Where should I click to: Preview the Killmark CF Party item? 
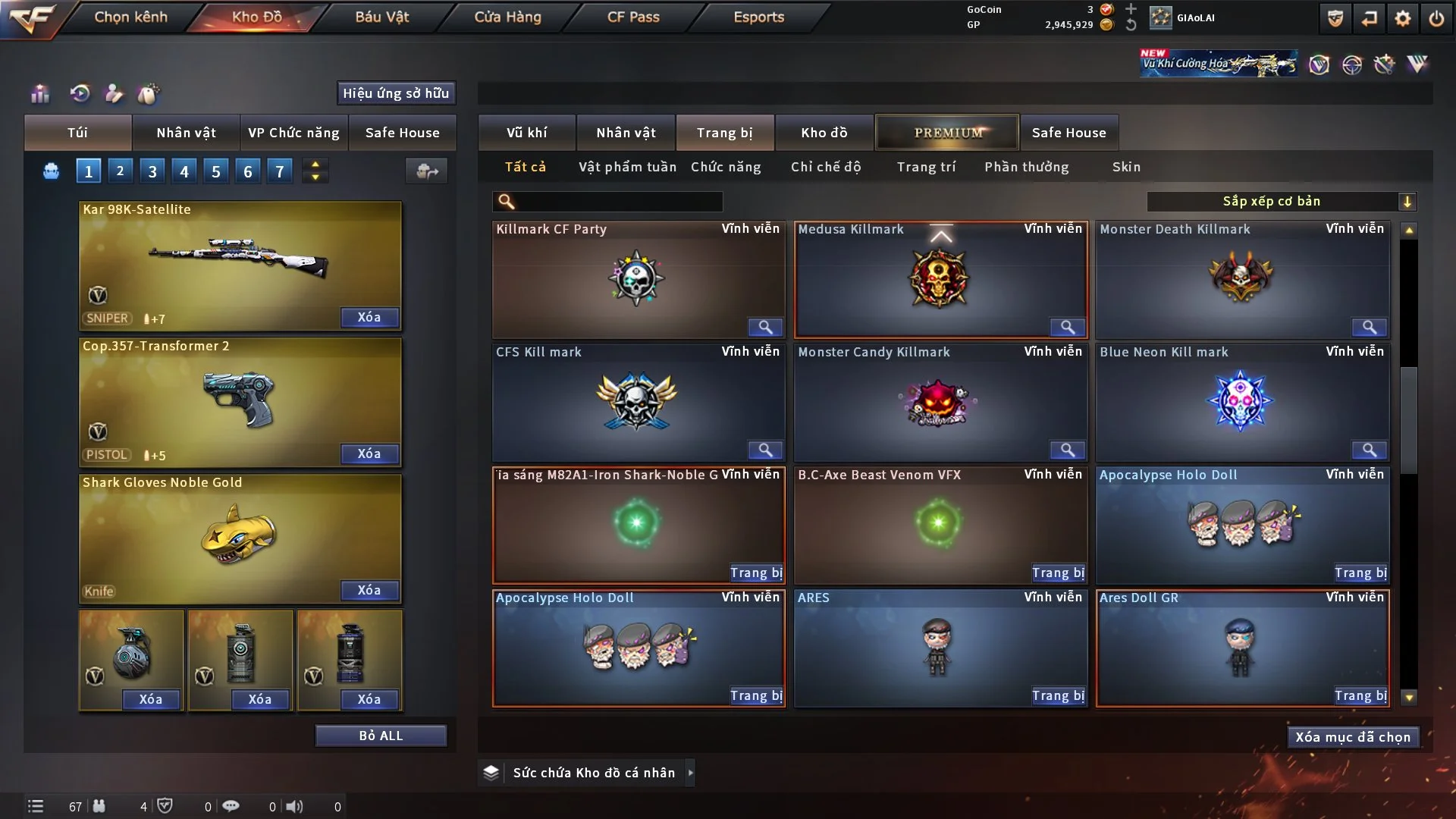pyautogui.click(x=765, y=327)
